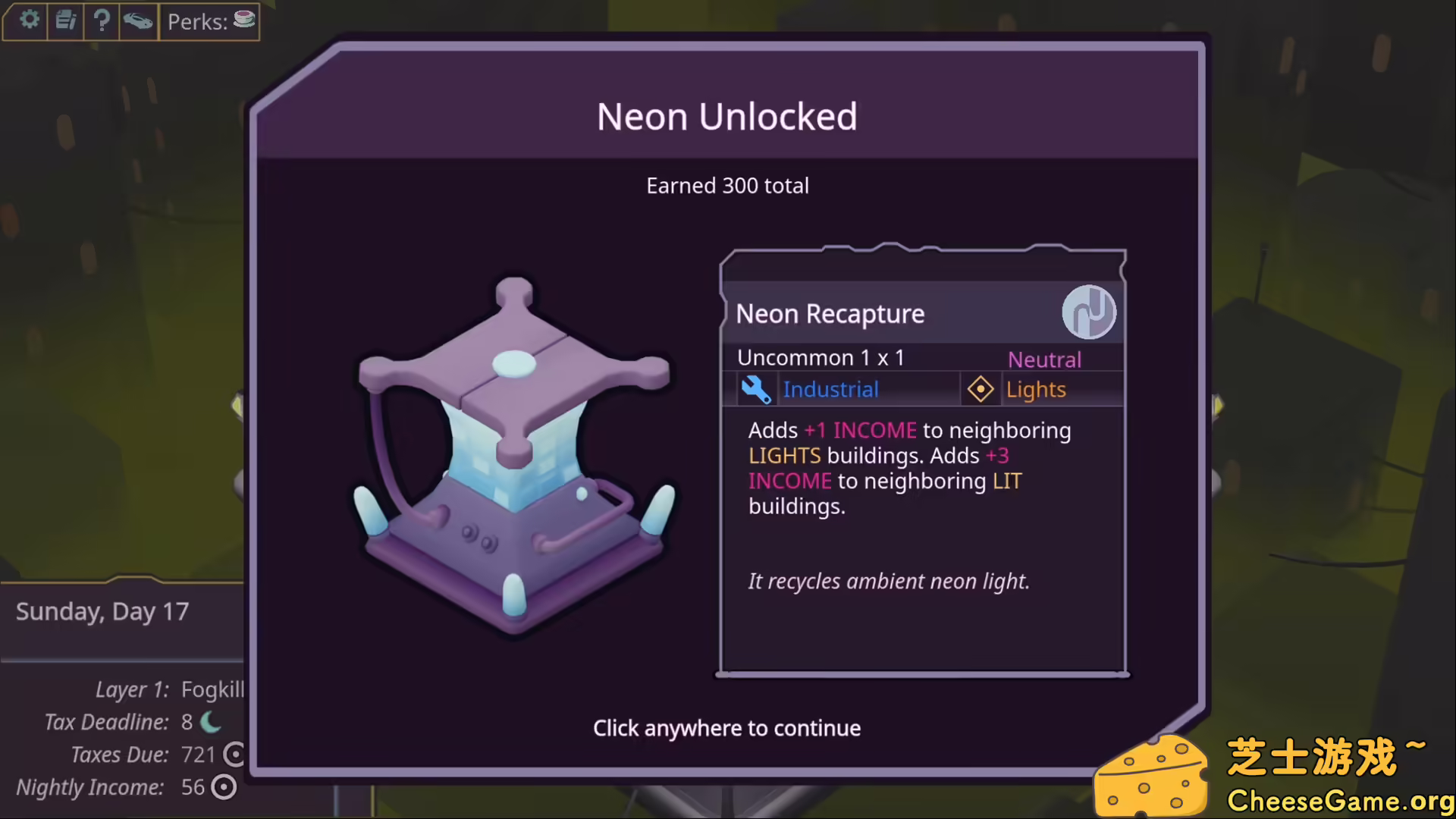The image size is (1456, 819).
Task: Click the diamond icon beside Lights
Action: coord(981,389)
